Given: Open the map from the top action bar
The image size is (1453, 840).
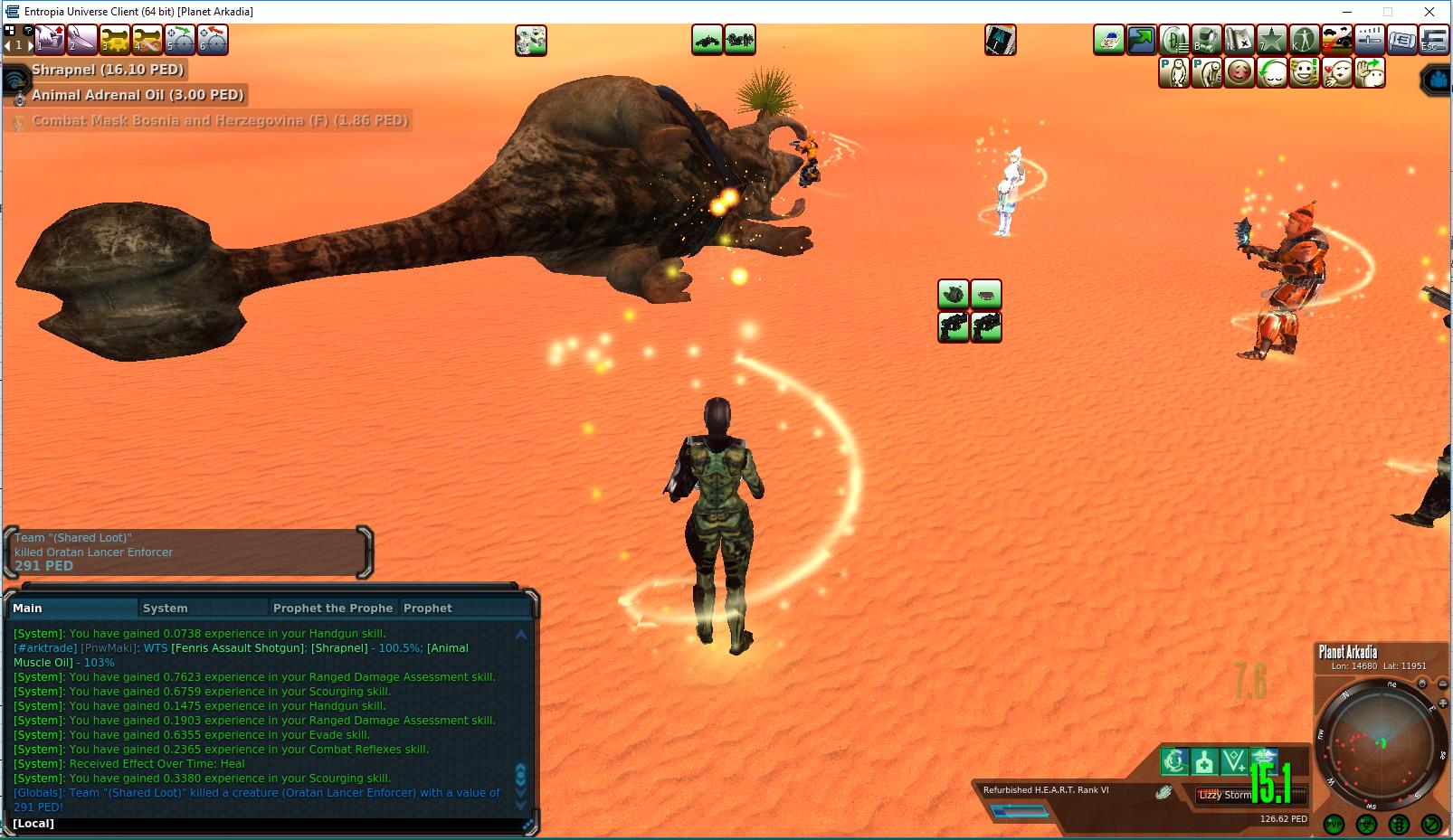Looking at the screenshot, I should [x=1239, y=40].
